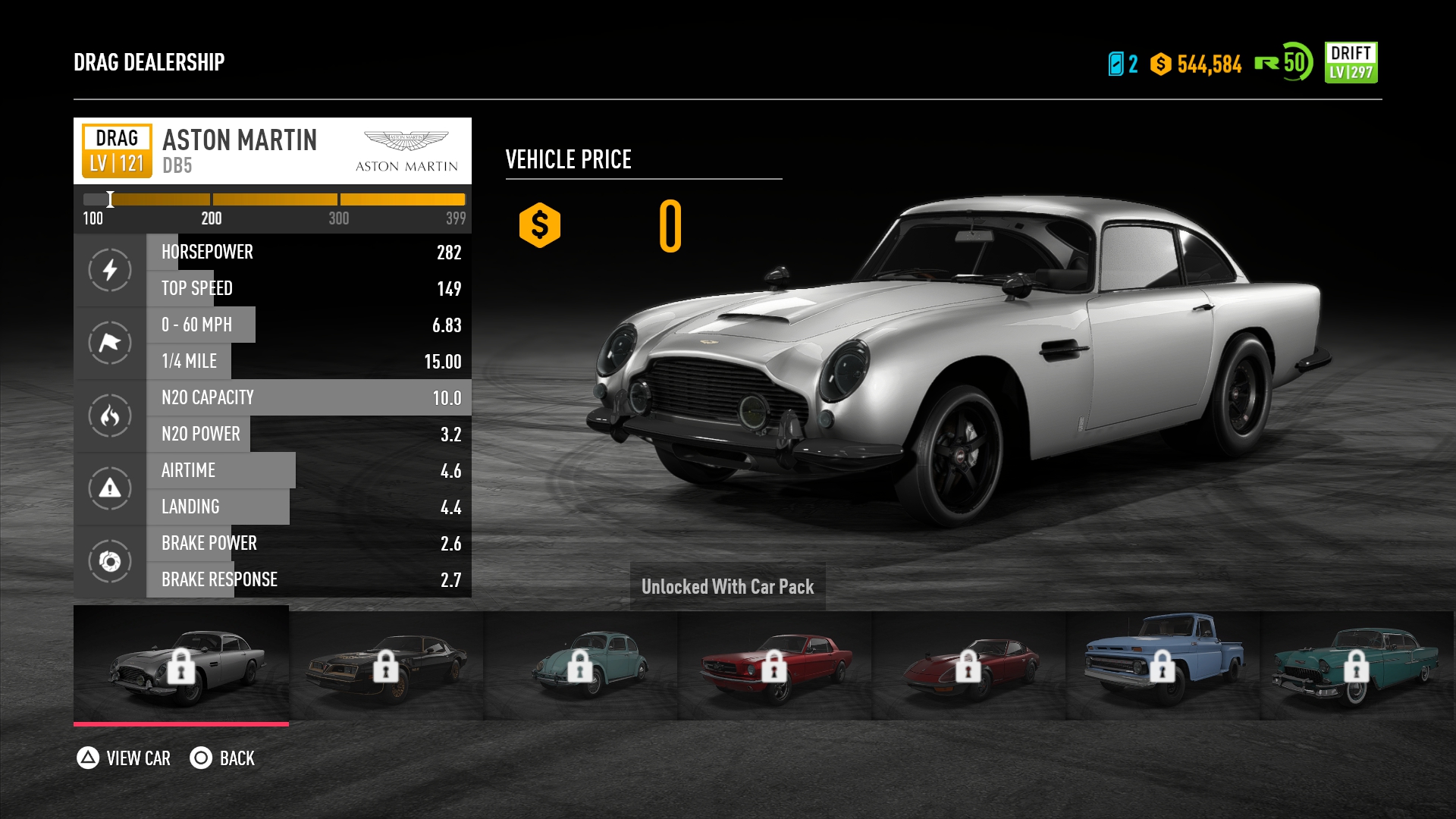Select the teal Chevrolet Bel Air thumbnail
The image size is (1456, 819).
1357,665
